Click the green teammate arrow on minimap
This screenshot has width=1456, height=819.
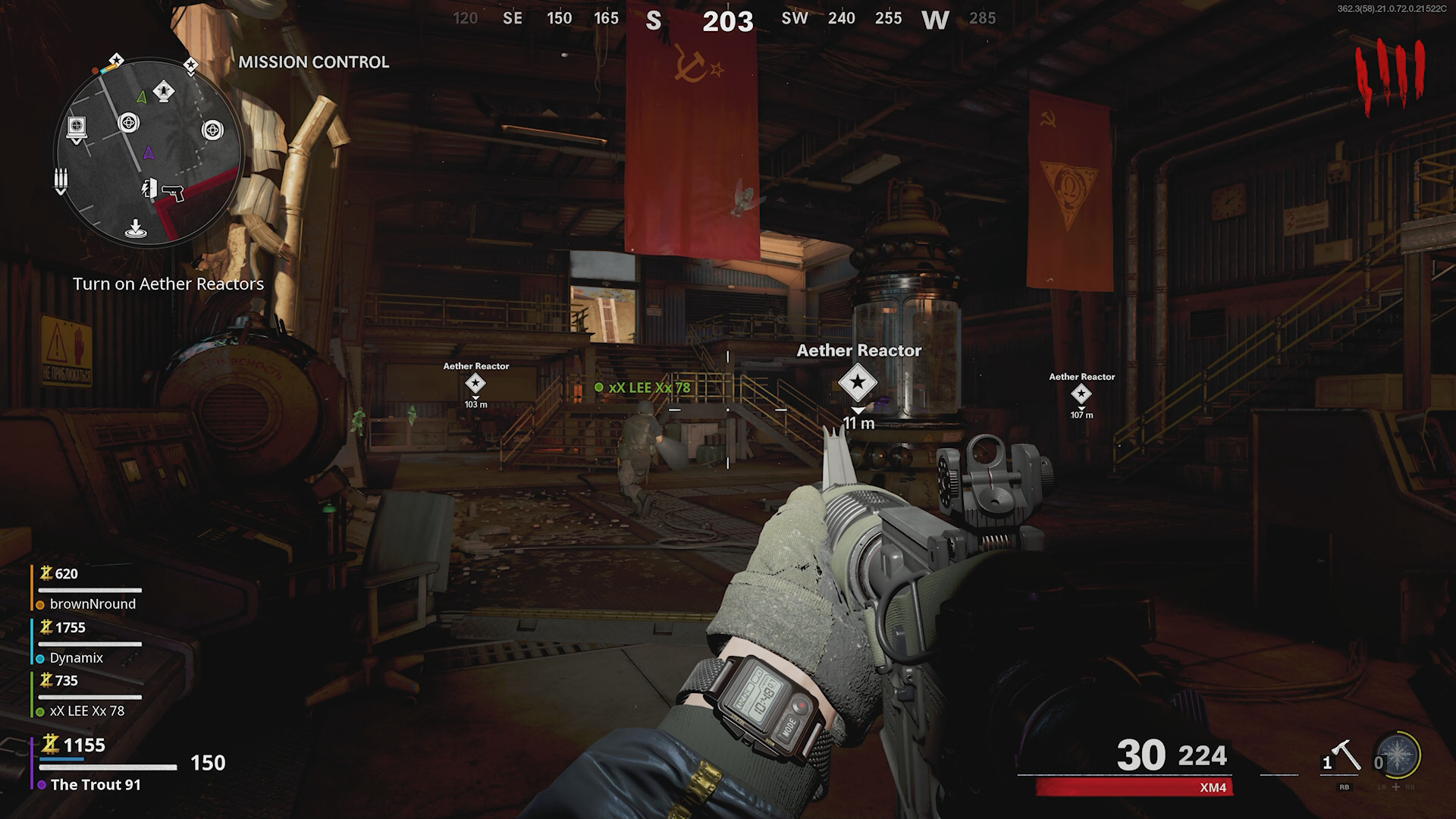click(x=142, y=97)
